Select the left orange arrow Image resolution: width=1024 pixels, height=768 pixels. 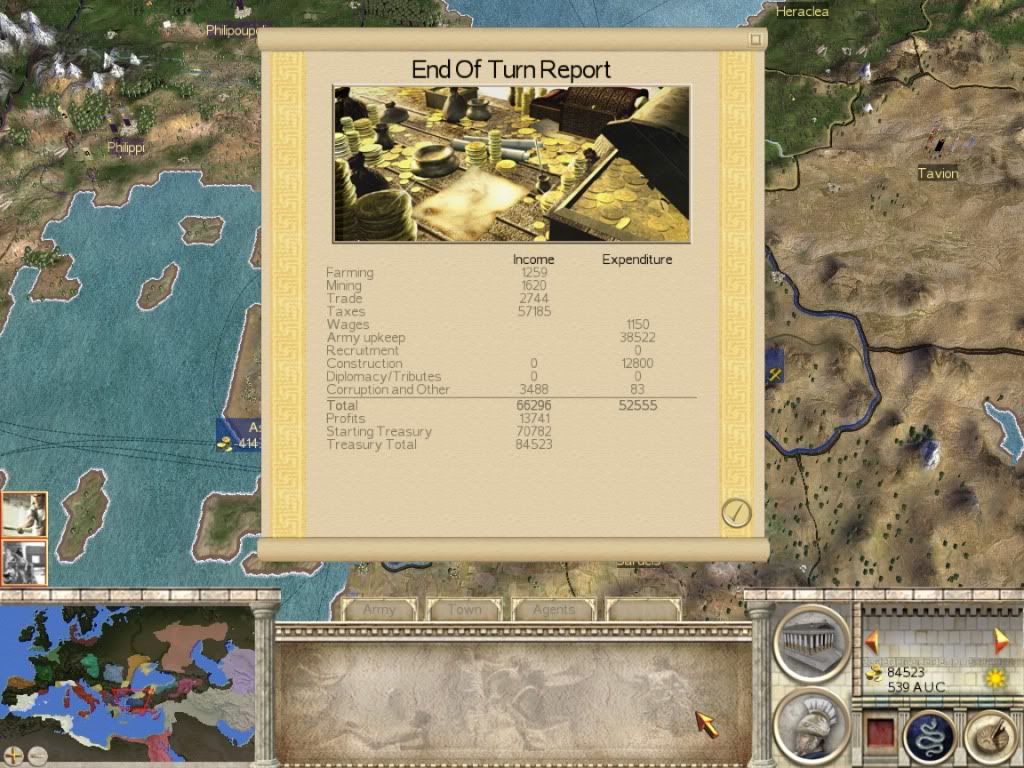click(x=872, y=641)
